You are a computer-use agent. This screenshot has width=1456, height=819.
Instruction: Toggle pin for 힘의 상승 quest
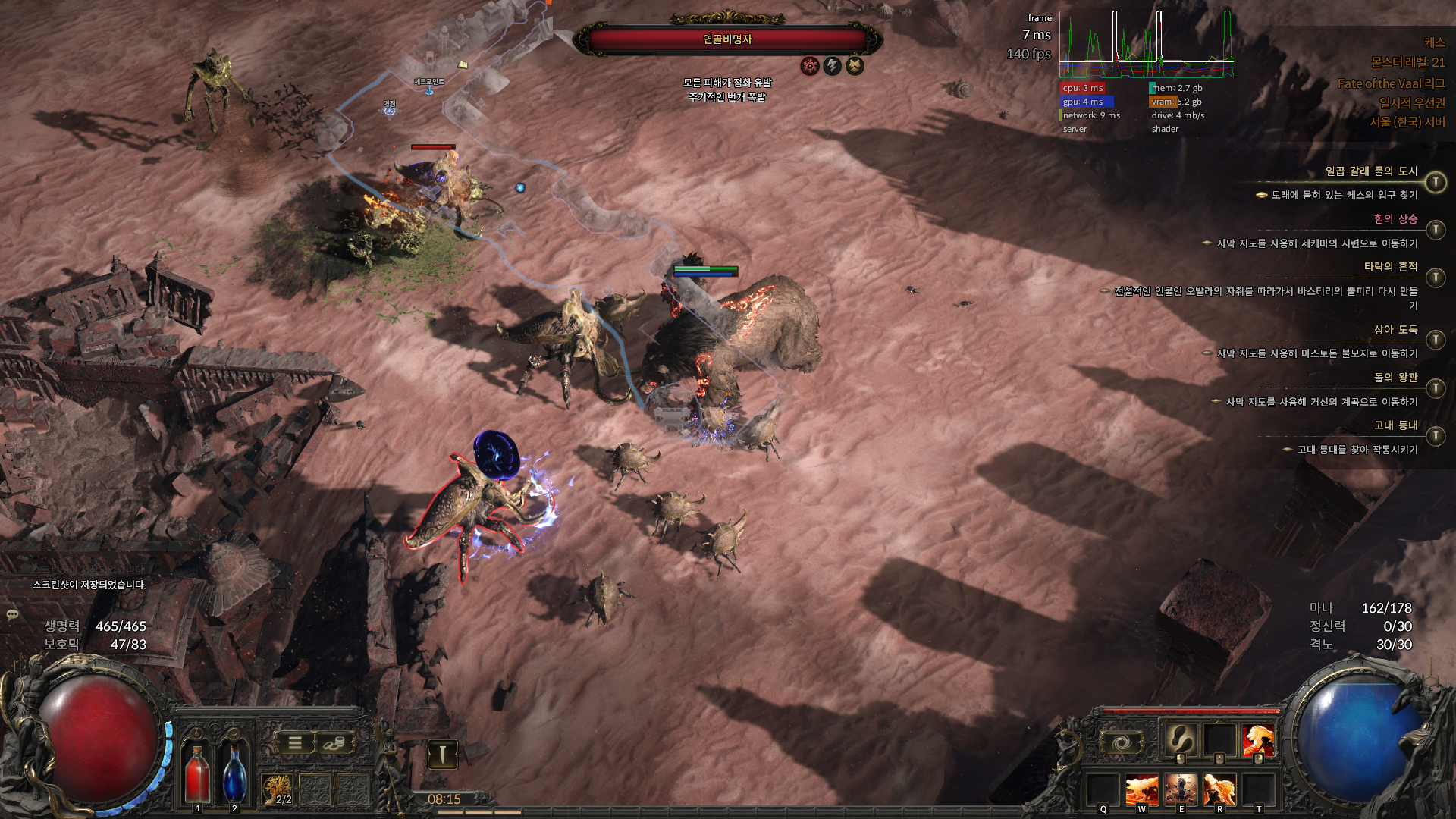coord(1435,230)
